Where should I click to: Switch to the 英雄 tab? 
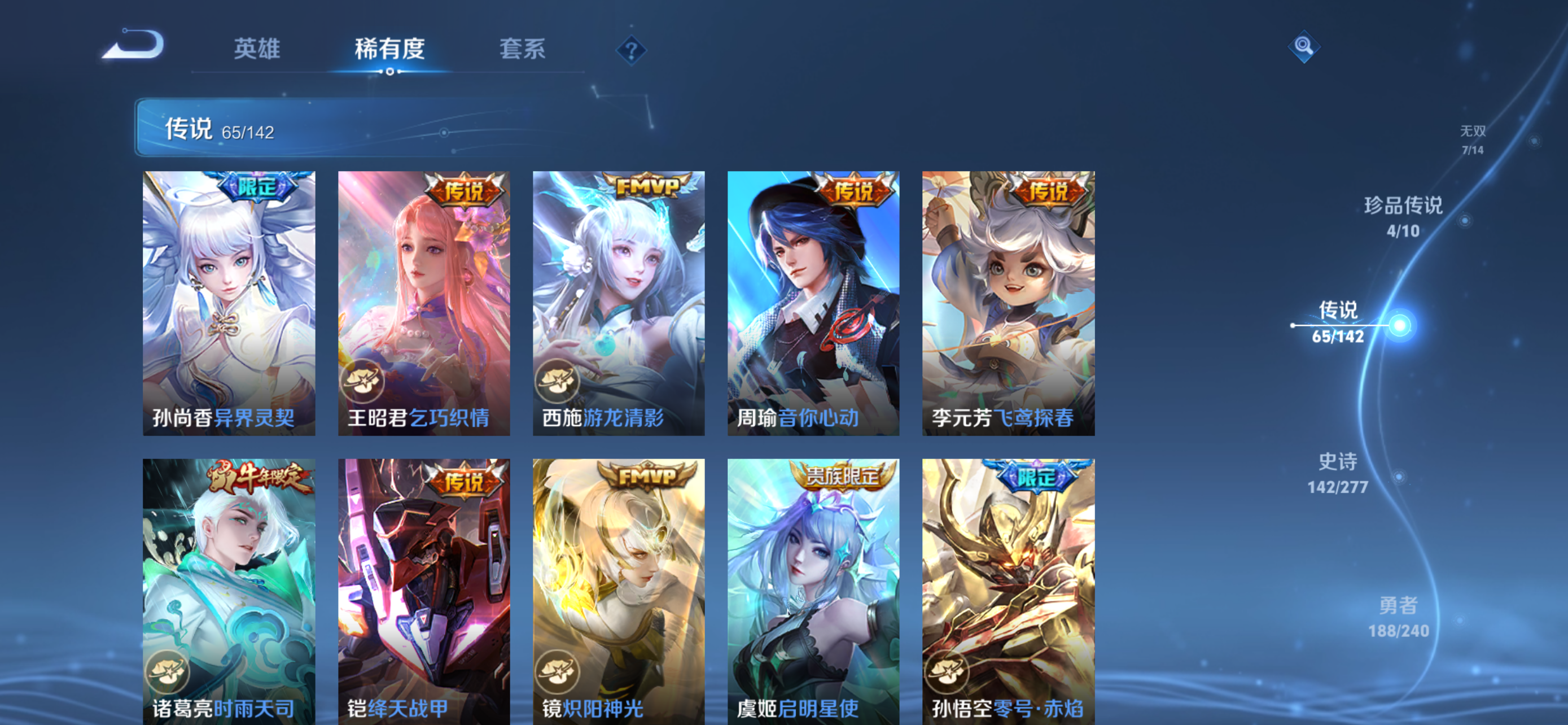(x=256, y=50)
